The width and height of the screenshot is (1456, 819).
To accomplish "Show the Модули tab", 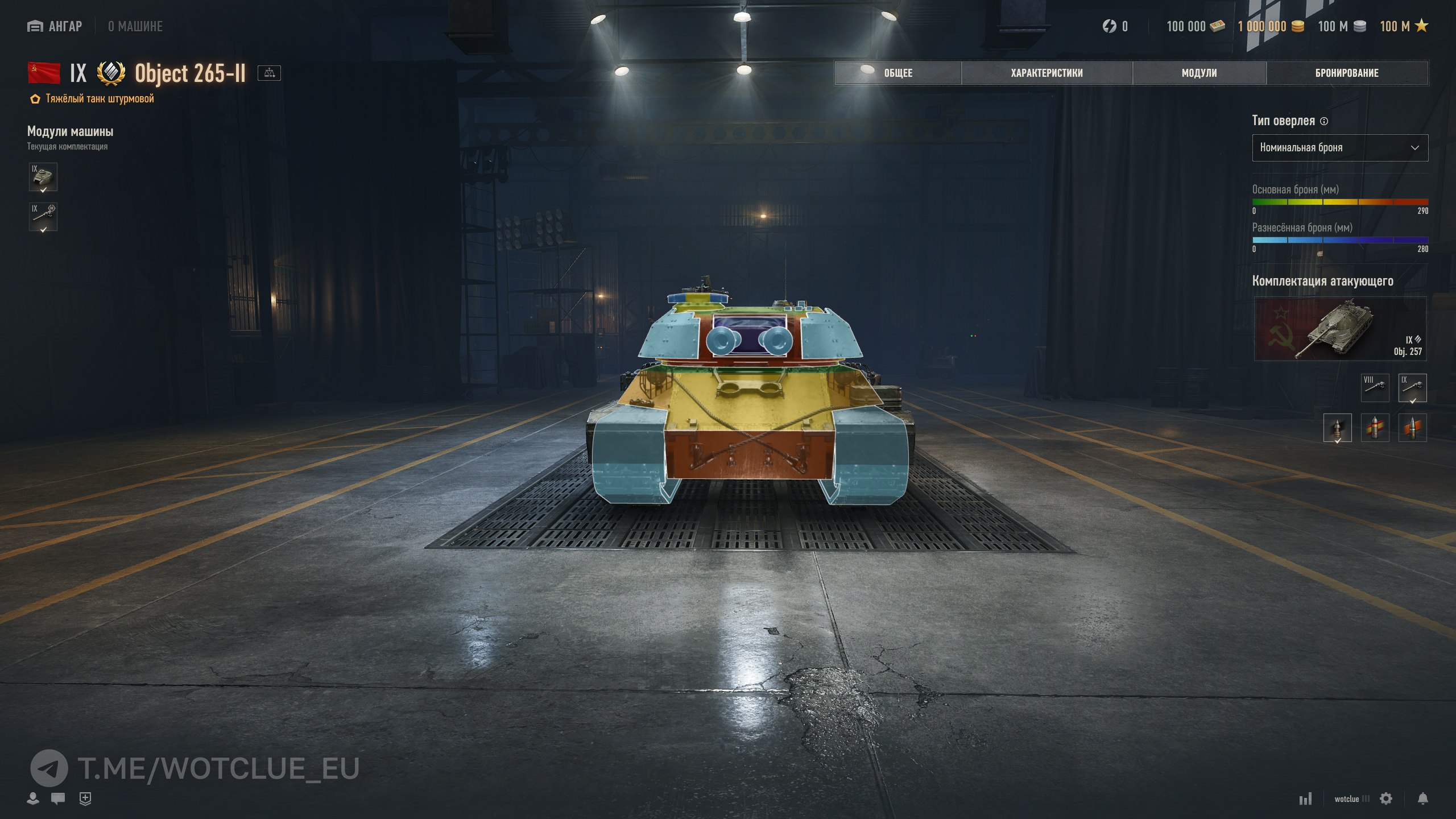I will [1199, 73].
